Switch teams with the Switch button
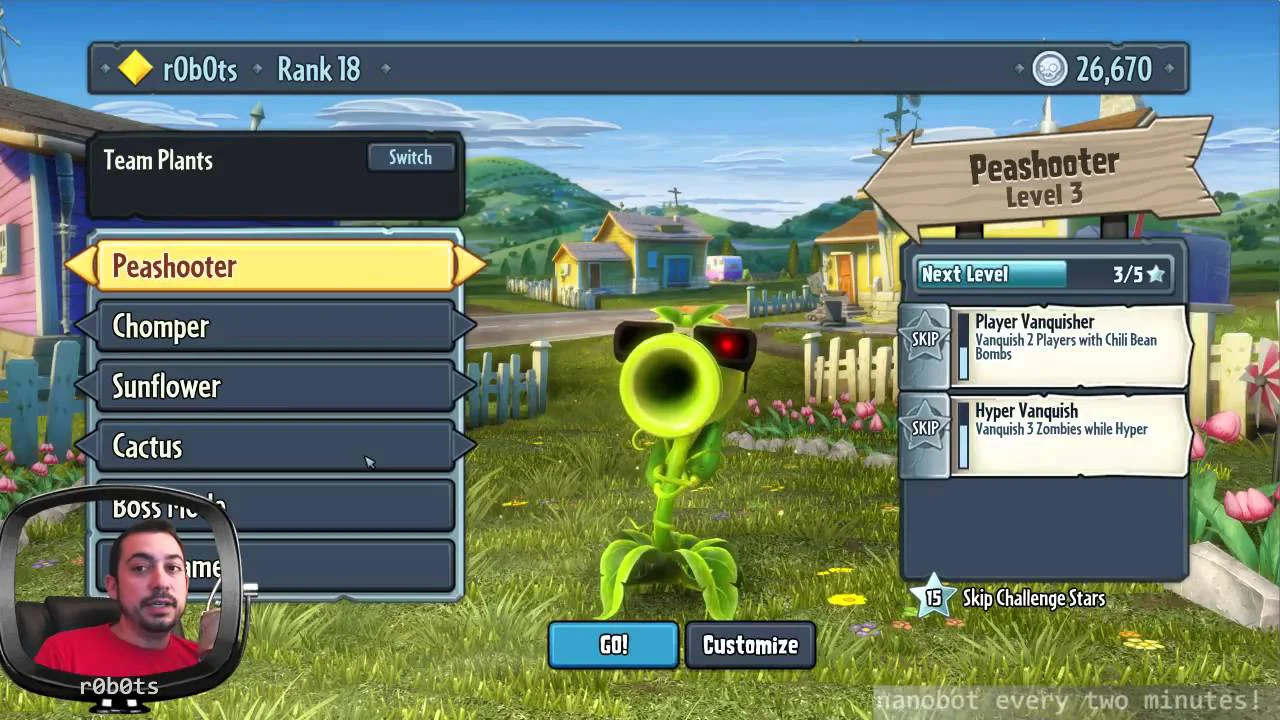This screenshot has width=1280, height=720. click(410, 158)
